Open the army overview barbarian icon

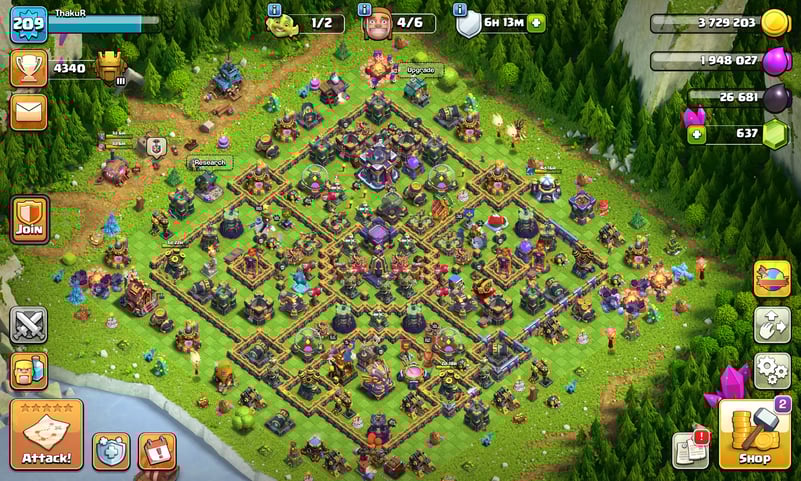click(x=28, y=370)
